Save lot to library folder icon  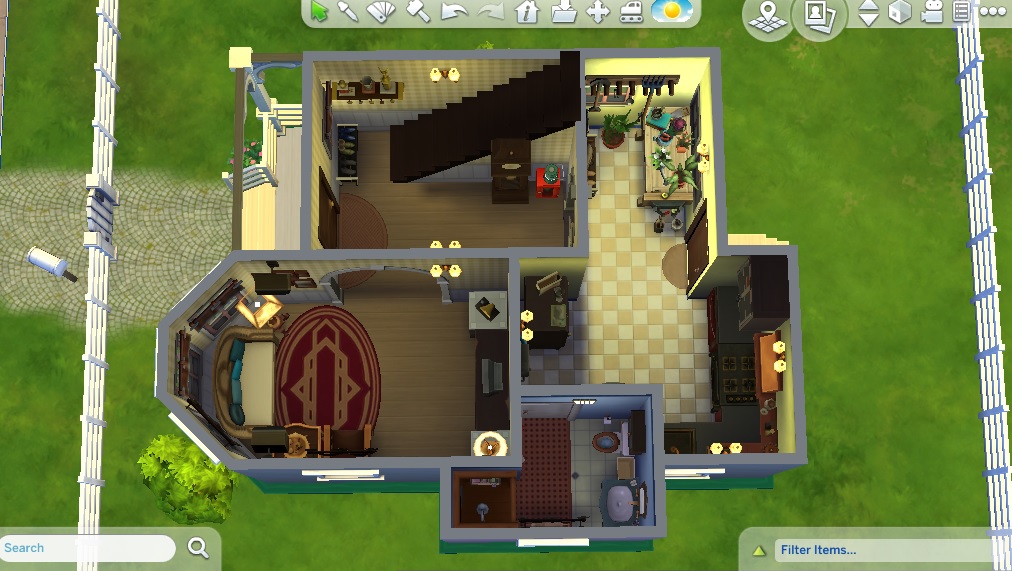pos(563,12)
